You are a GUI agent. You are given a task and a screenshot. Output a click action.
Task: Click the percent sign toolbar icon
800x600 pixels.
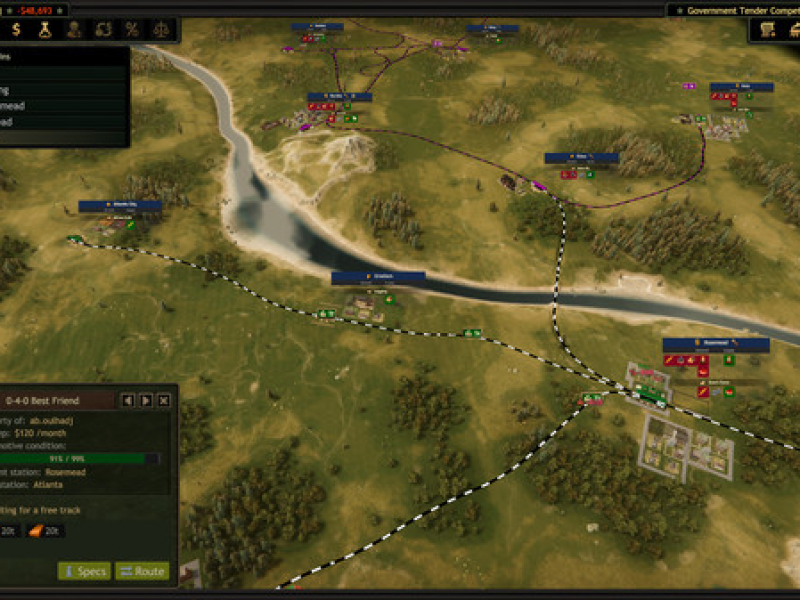pyautogui.click(x=131, y=30)
